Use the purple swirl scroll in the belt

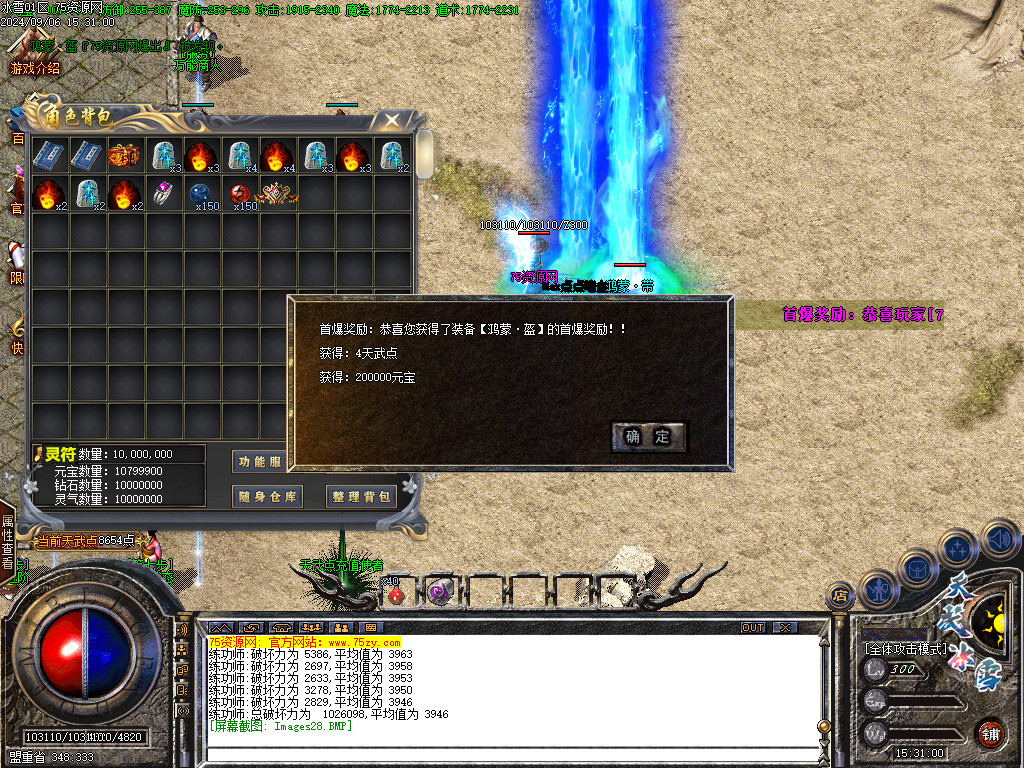click(x=437, y=592)
